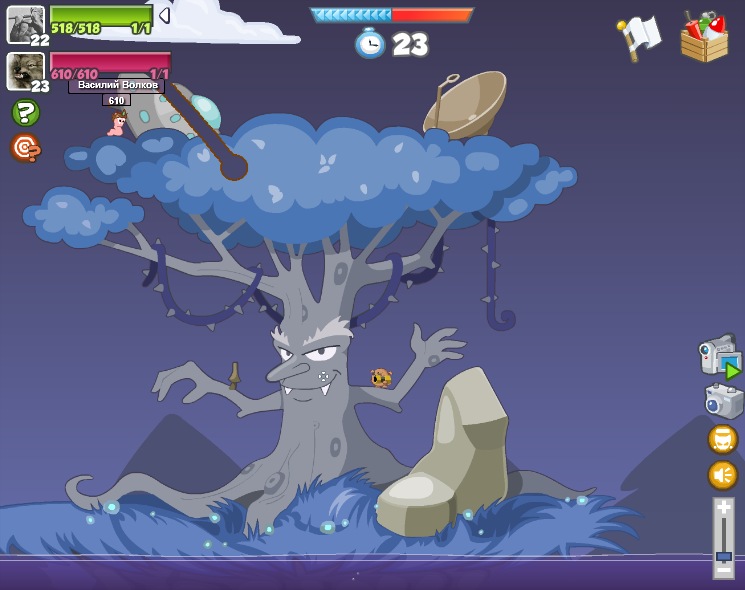Viewport: 745px width, 590px height.
Task: Toggle the sound speaker button
Action: tap(722, 474)
